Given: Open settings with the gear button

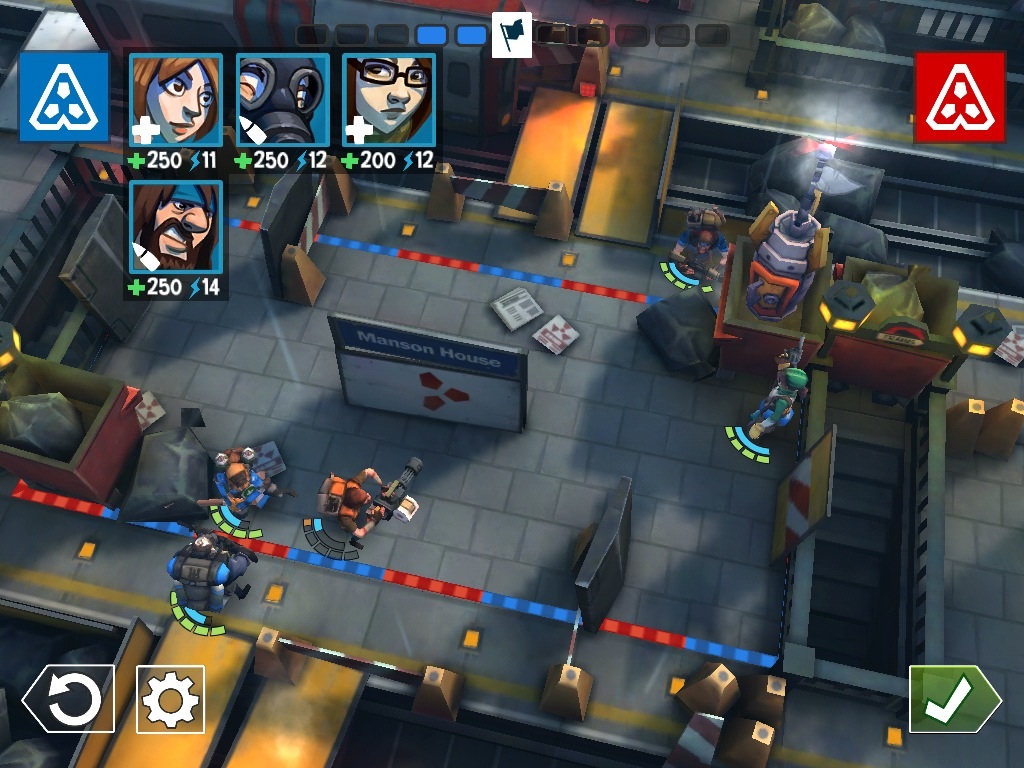Looking at the screenshot, I should [170, 699].
